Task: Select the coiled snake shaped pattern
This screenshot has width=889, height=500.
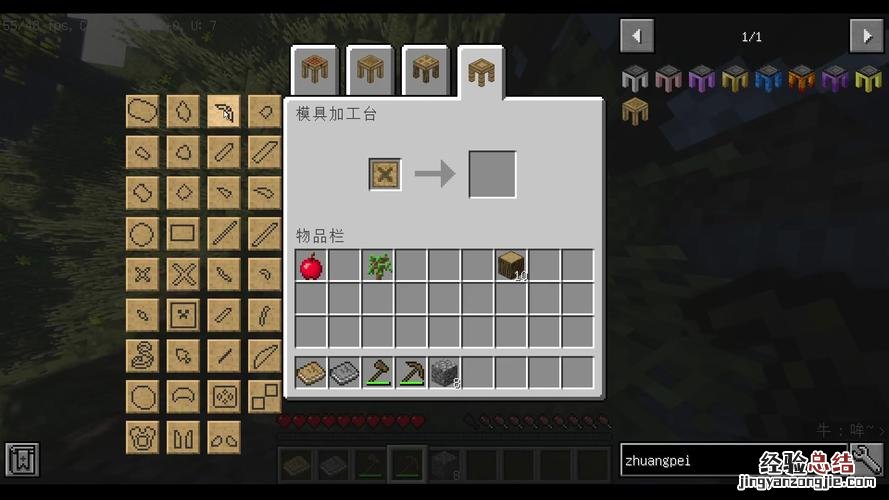Action: click(x=142, y=355)
